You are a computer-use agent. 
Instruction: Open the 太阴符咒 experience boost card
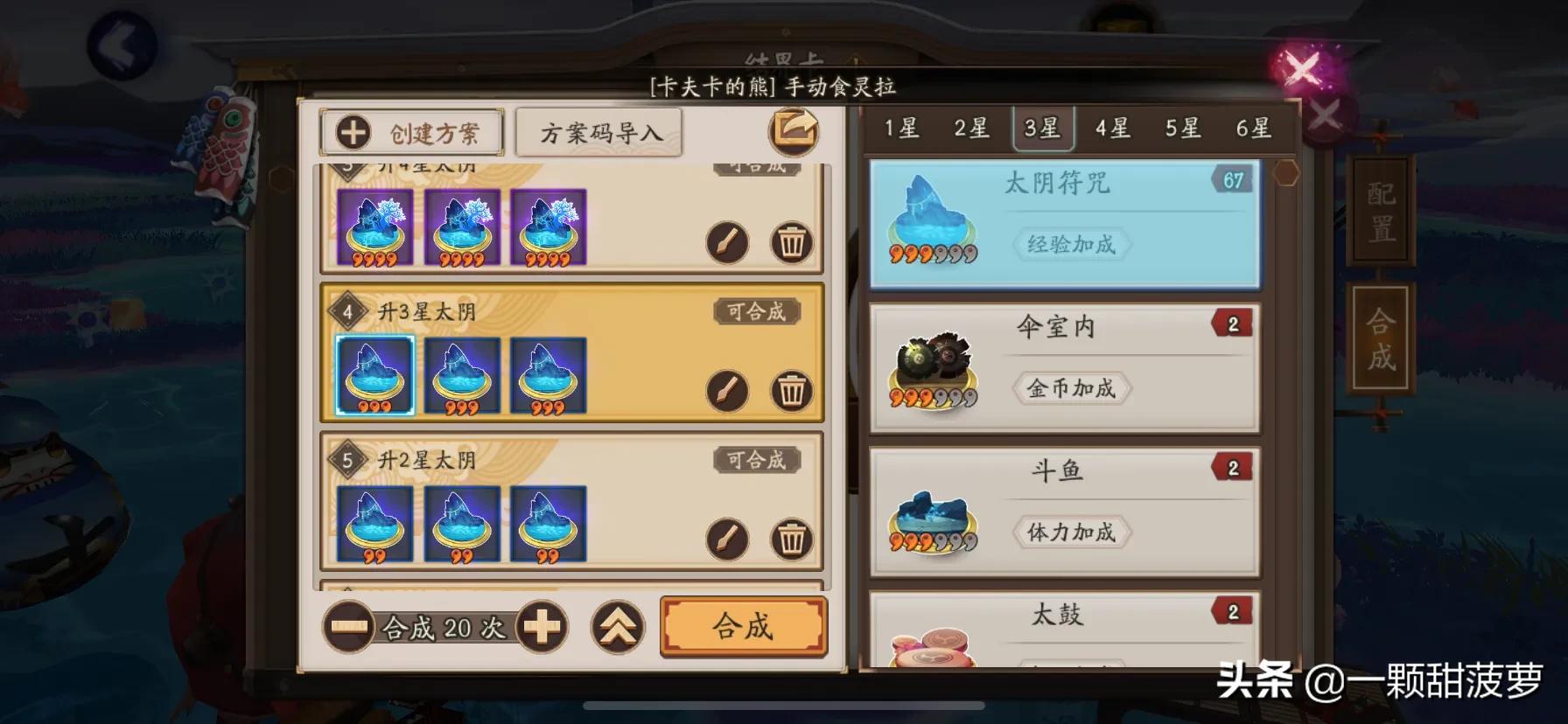[x=1064, y=224]
